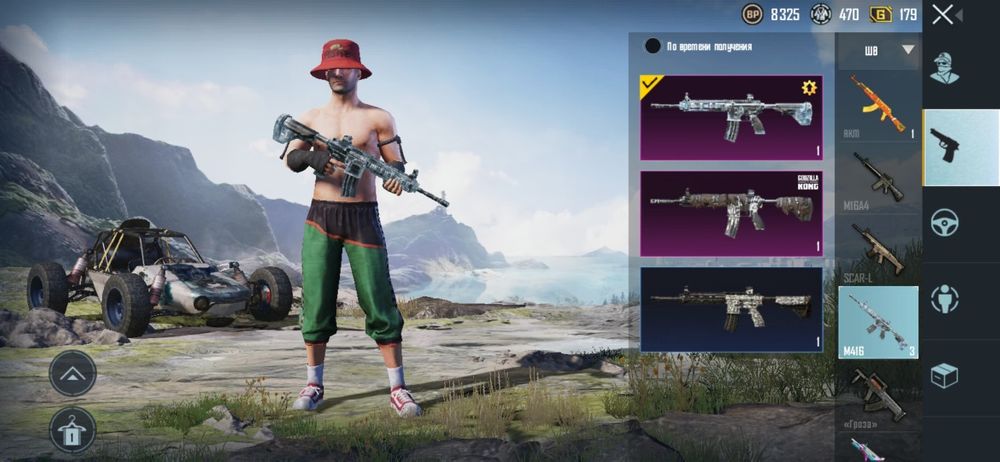Select the AKM weapon in the list
Viewport: 1000px width, 462px height.
[878, 105]
